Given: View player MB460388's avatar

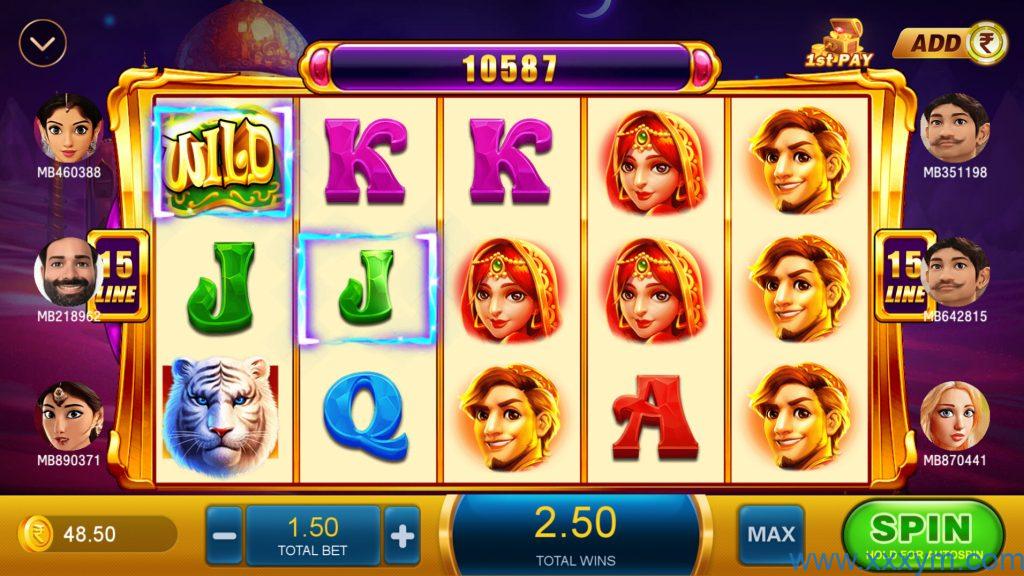Looking at the screenshot, I should pyautogui.click(x=69, y=129).
